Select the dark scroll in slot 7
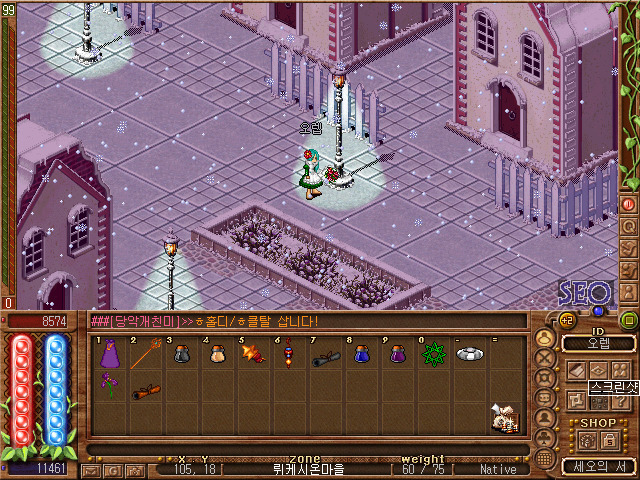Viewport: 640px width, 480px height. click(x=324, y=355)
